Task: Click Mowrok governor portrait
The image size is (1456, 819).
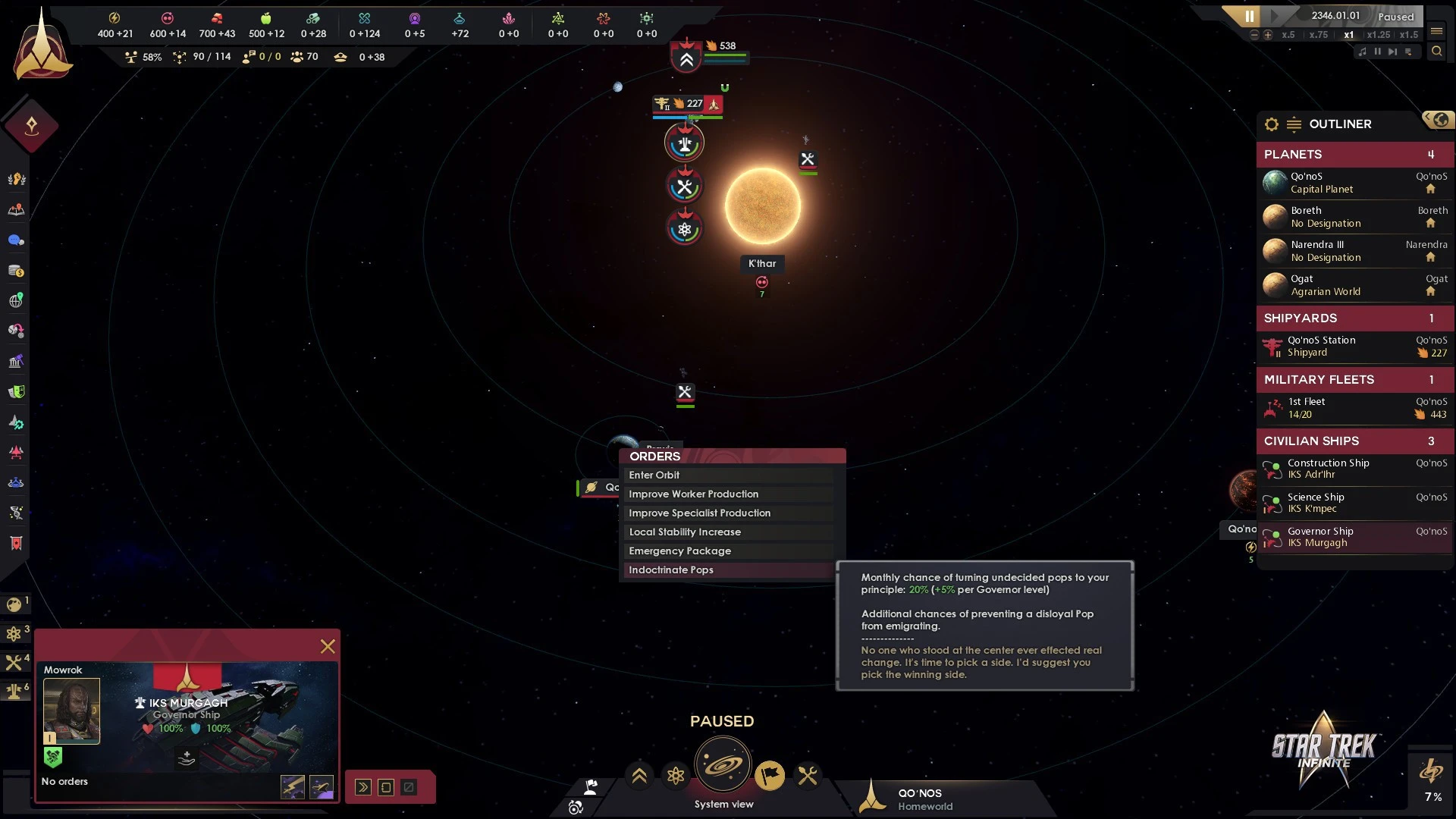Action: [x=71, y=711]
